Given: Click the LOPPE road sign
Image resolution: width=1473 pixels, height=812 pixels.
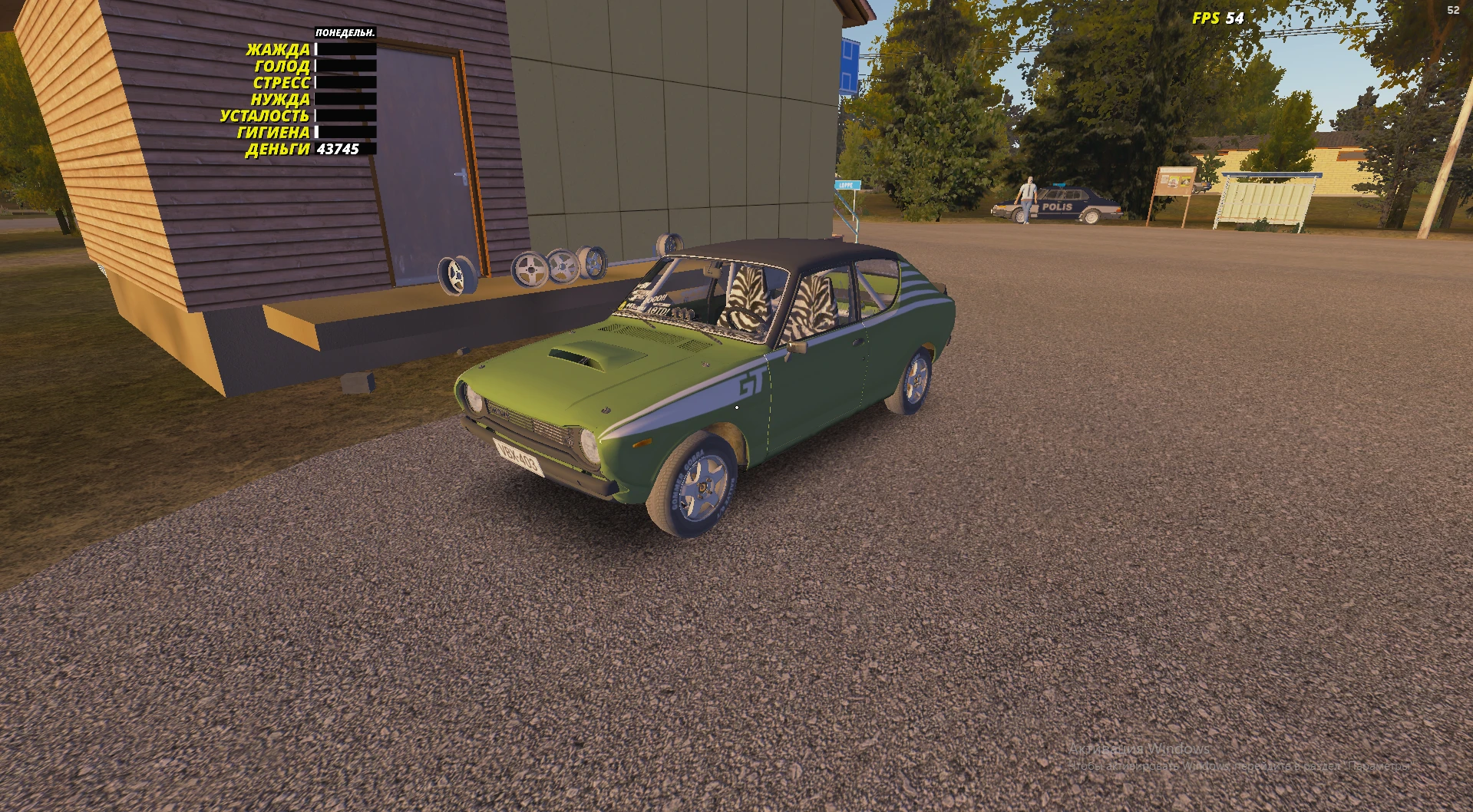Looking at the screenshot, I should 846,186.
